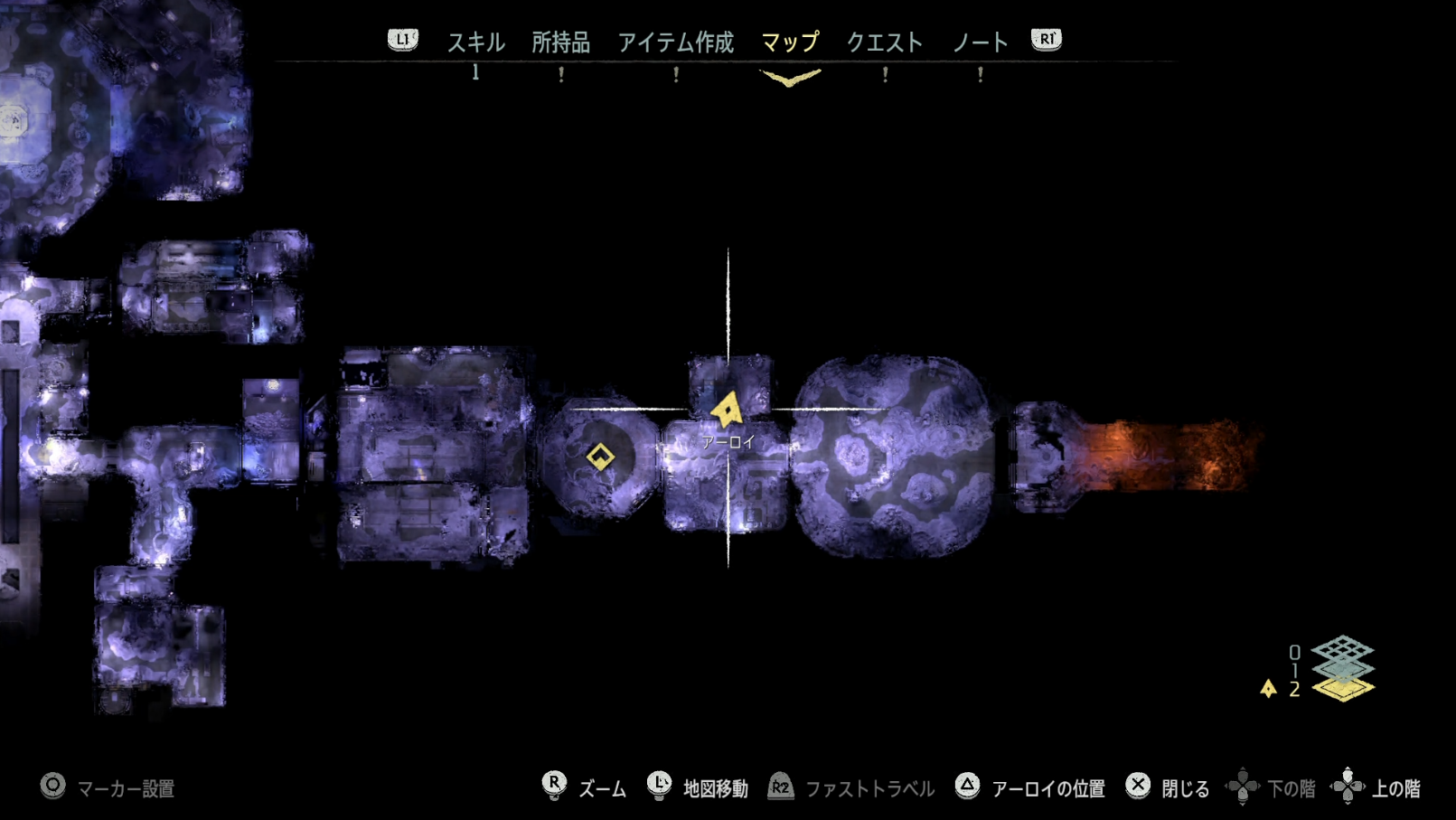Select map floor layer 1
This screenshot has width=1456, height=820.
1343,670
